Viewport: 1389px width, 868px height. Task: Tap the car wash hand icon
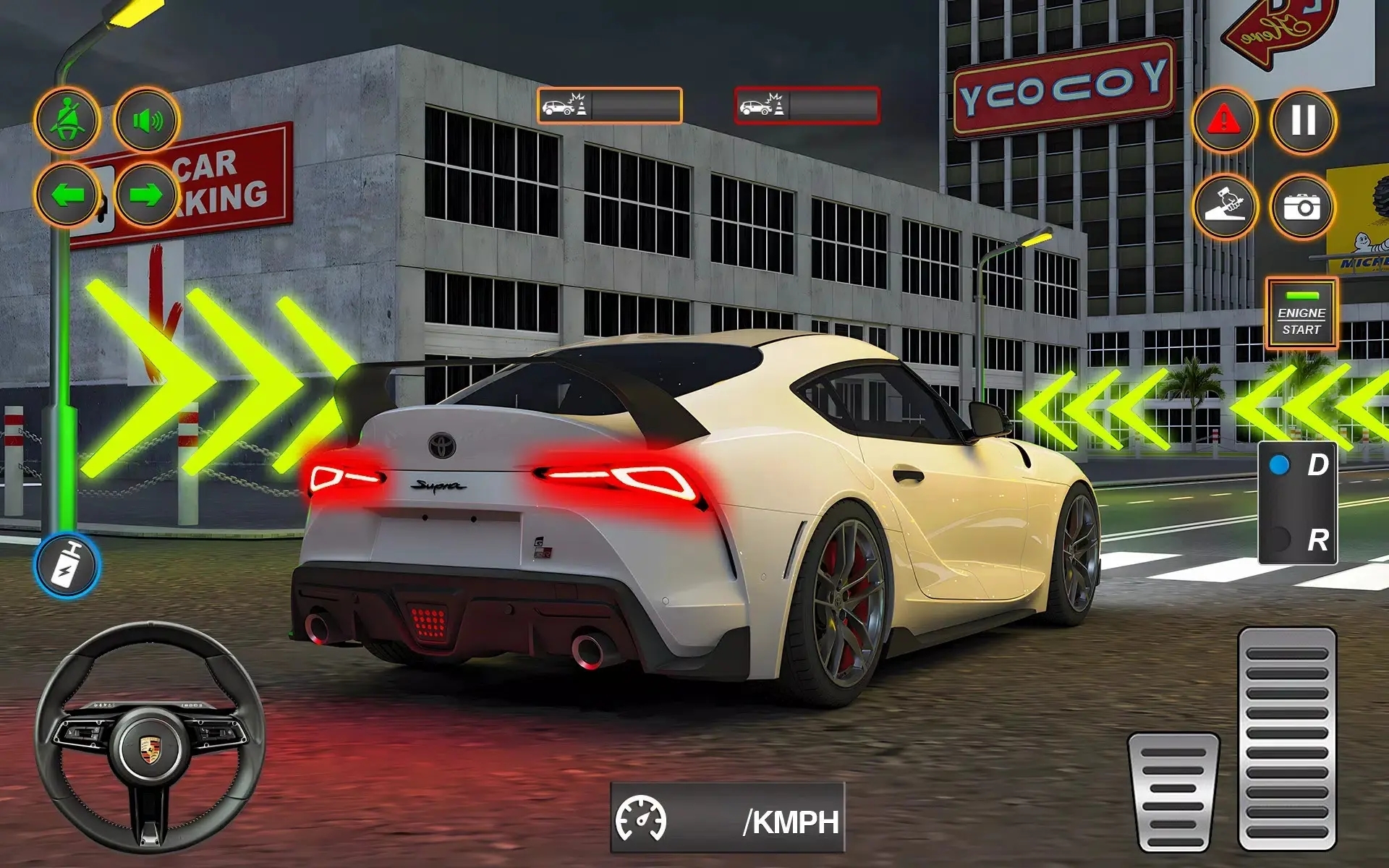pyautogui.click(x=1224, y=208)
